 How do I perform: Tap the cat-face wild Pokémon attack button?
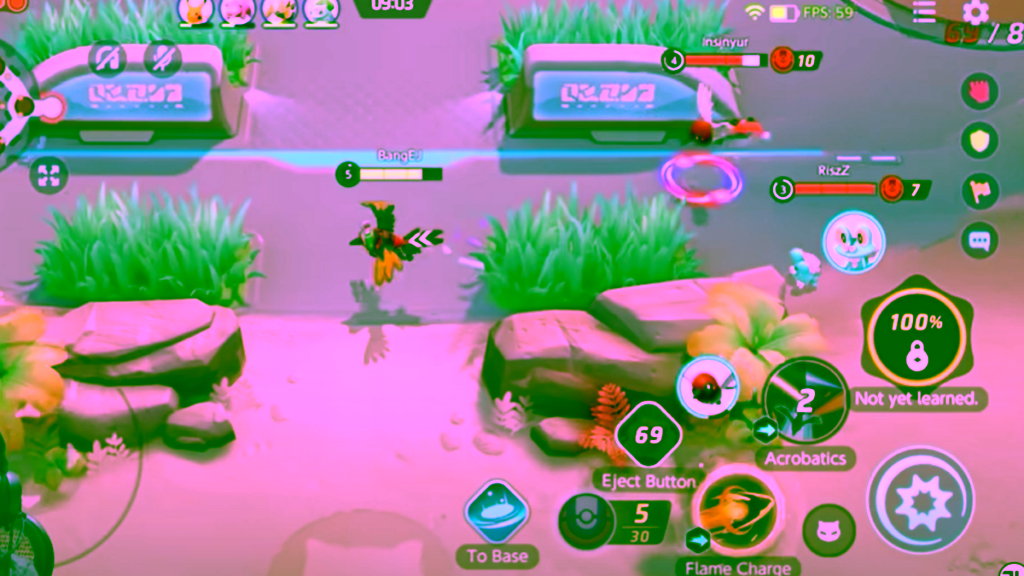point(829,530)
